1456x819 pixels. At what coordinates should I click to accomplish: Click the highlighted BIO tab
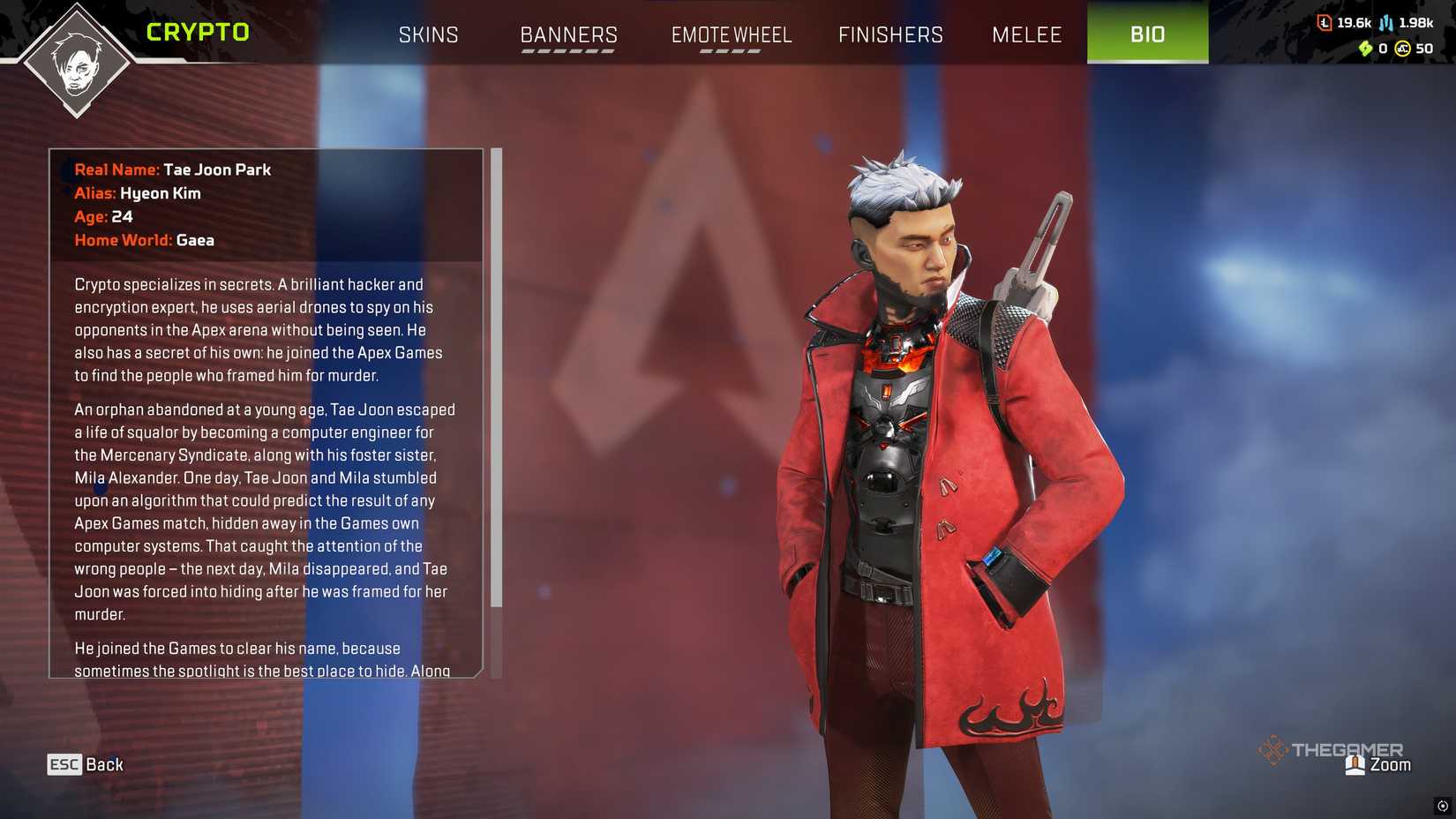coord(1147,34)
